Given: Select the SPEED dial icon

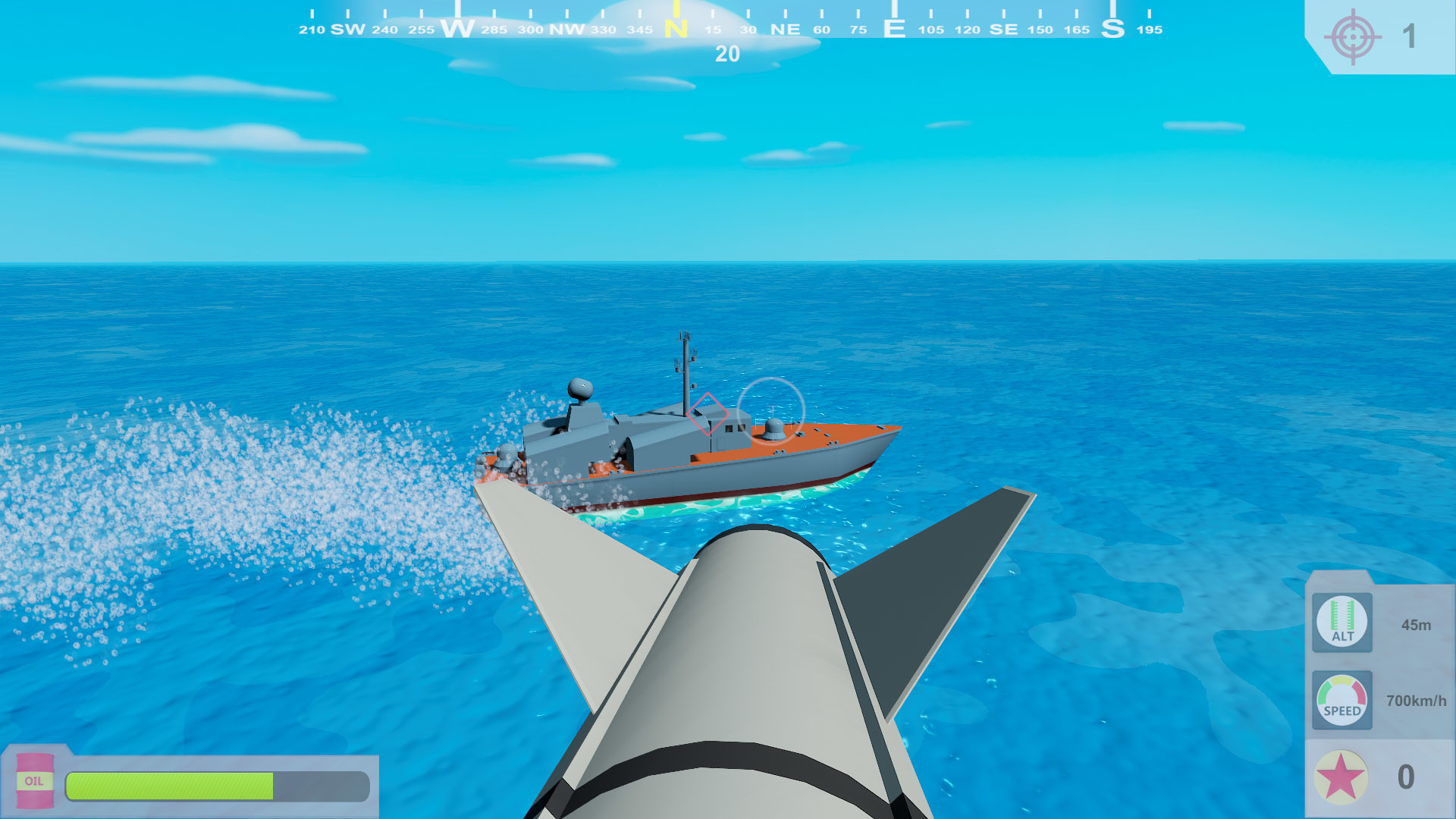Looking at the screenshot, I should point(1341,701).
